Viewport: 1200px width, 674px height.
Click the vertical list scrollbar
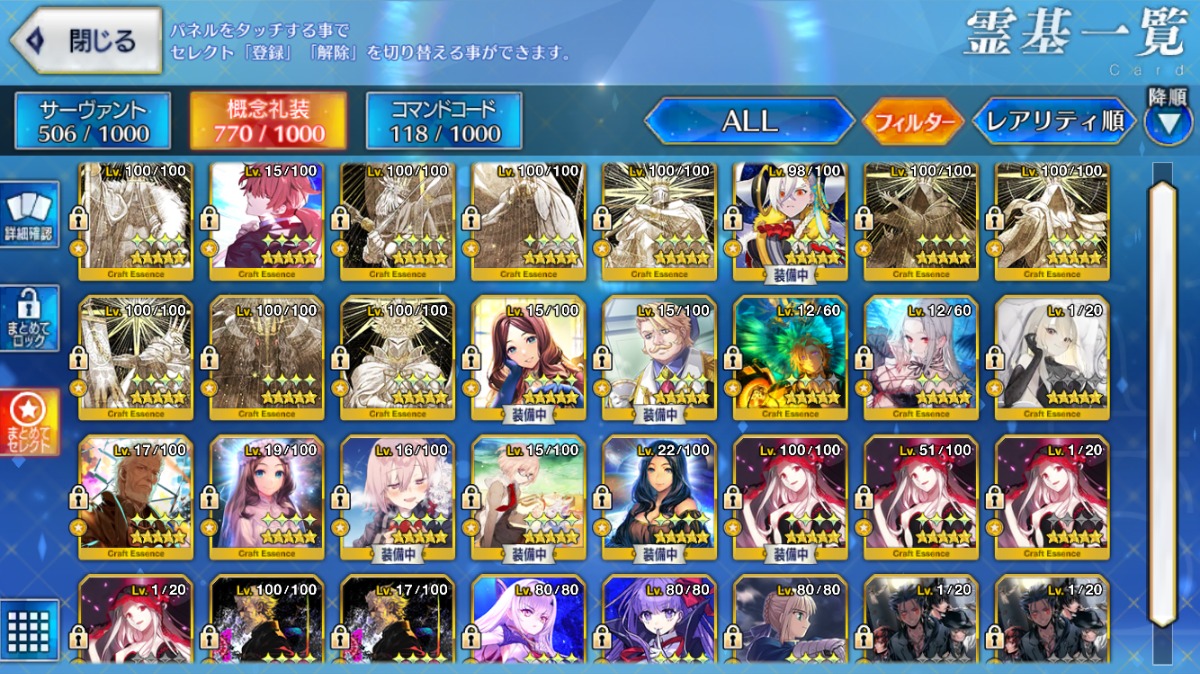pos(1162,400)
